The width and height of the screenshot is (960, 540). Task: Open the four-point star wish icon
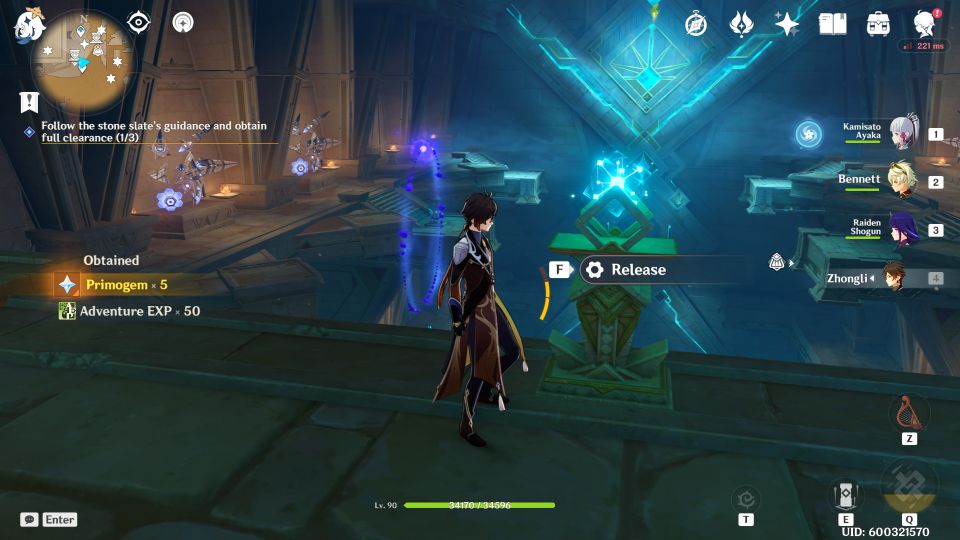[787, 24]
